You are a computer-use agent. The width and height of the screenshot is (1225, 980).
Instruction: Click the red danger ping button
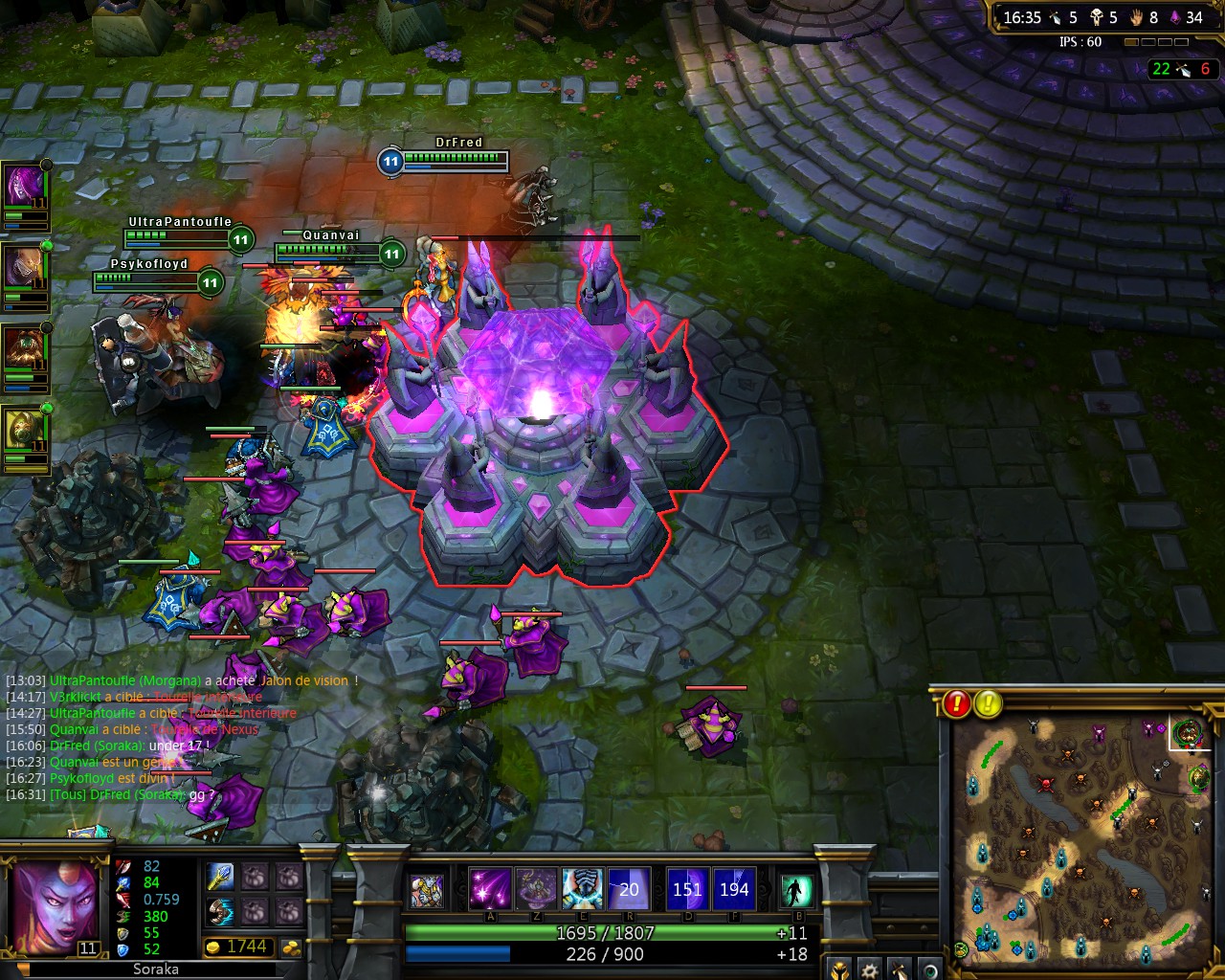[x=957, y=703]
